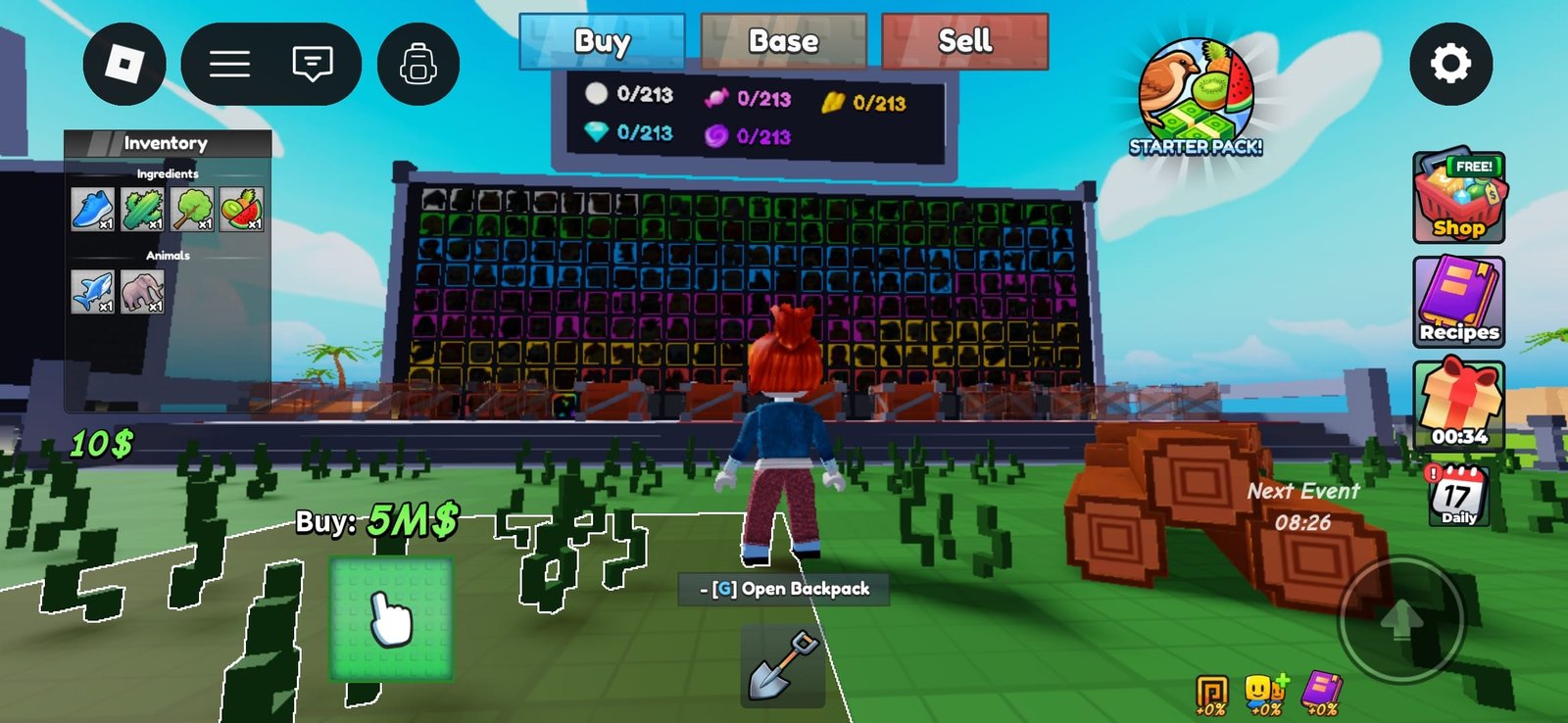The height and width of the screenshot is (723, 1568).
Task: Open the Buy tab
Action: [x=602, y=42]
